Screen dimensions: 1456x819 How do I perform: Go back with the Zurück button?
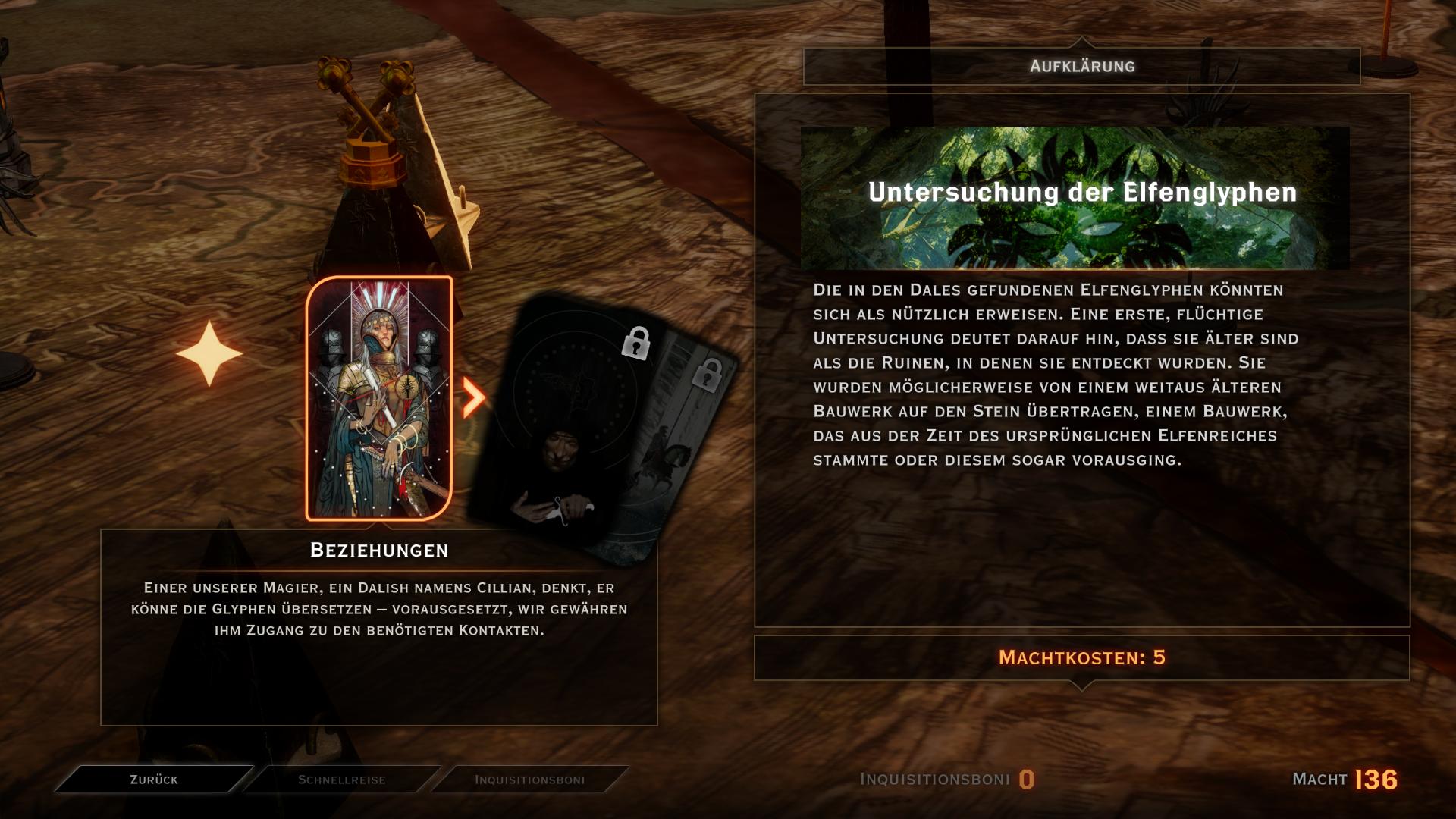(x=154, y=780)
